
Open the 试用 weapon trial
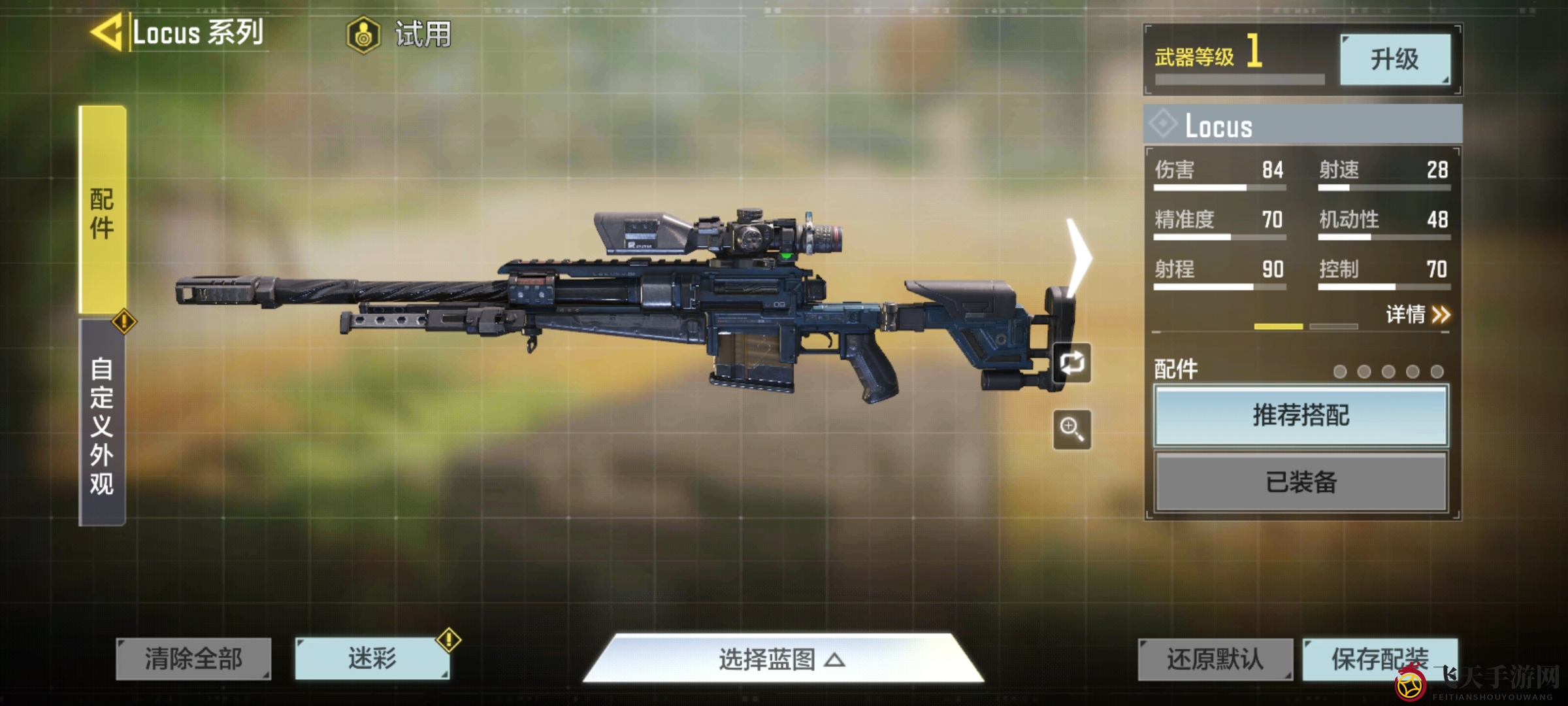400,34
